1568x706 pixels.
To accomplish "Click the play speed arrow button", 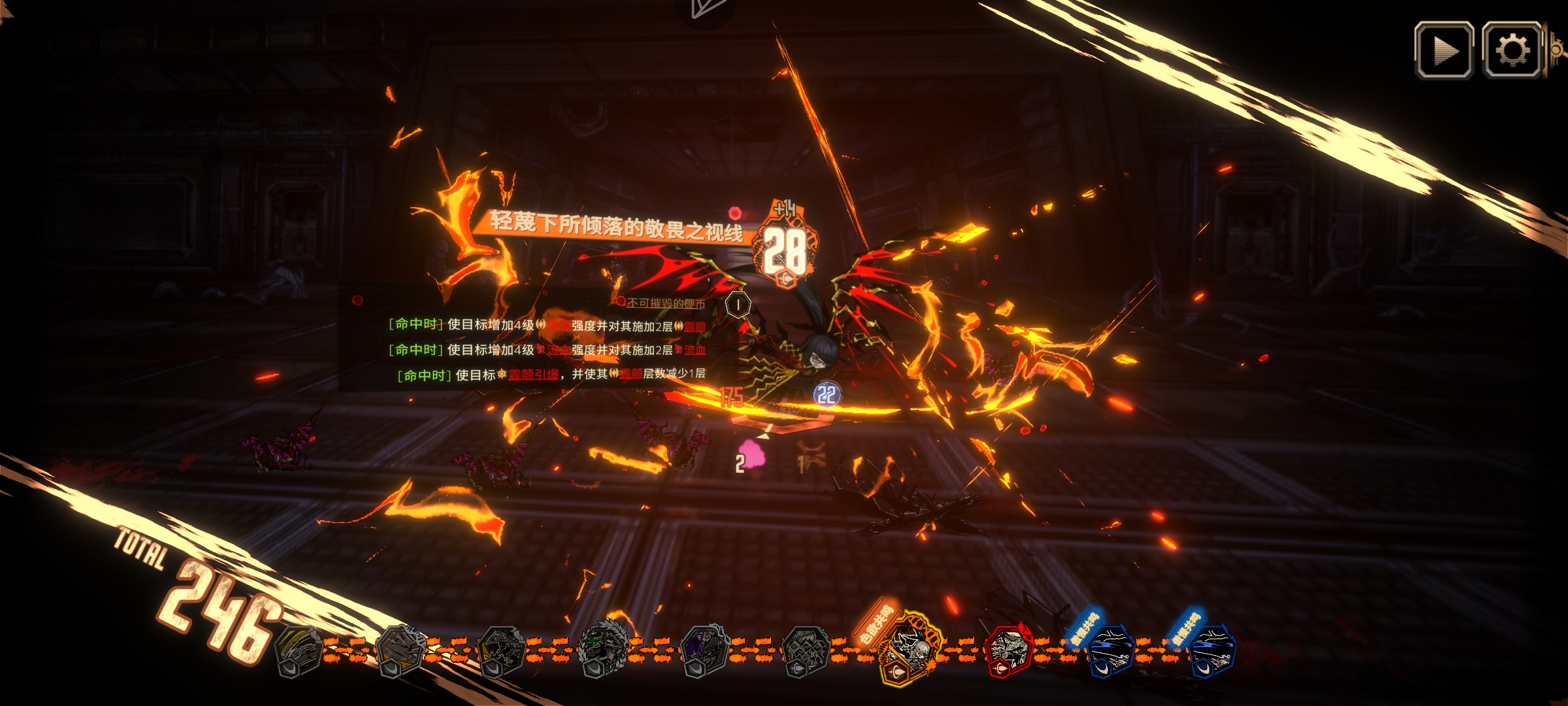I will click(1443, 50).
